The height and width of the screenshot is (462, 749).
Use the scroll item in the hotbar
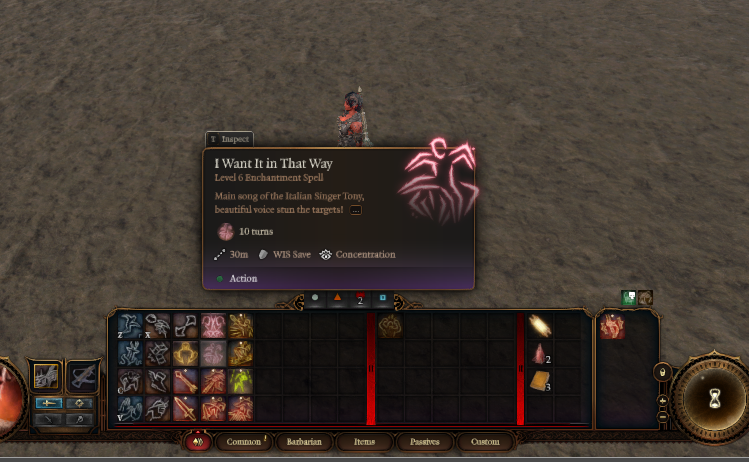point(540,326)
